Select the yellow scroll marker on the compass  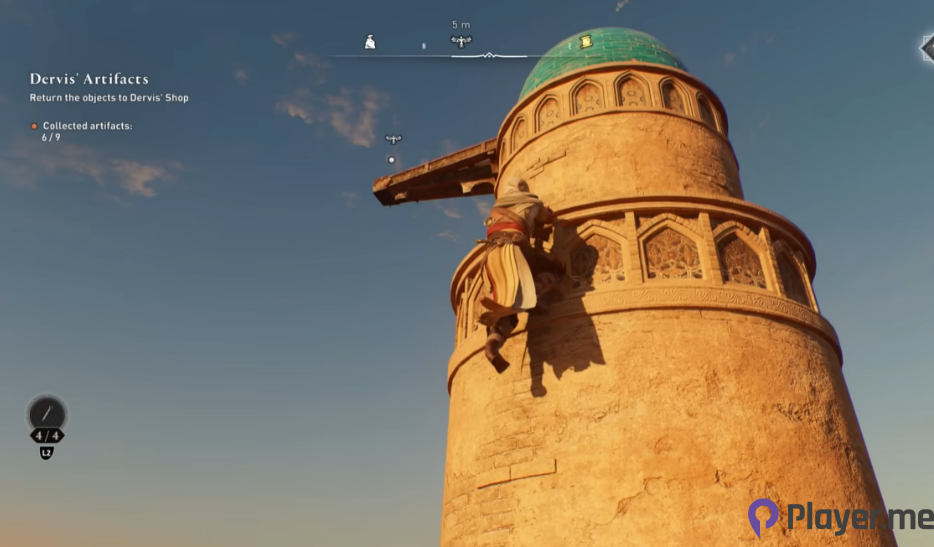point(586,41)
